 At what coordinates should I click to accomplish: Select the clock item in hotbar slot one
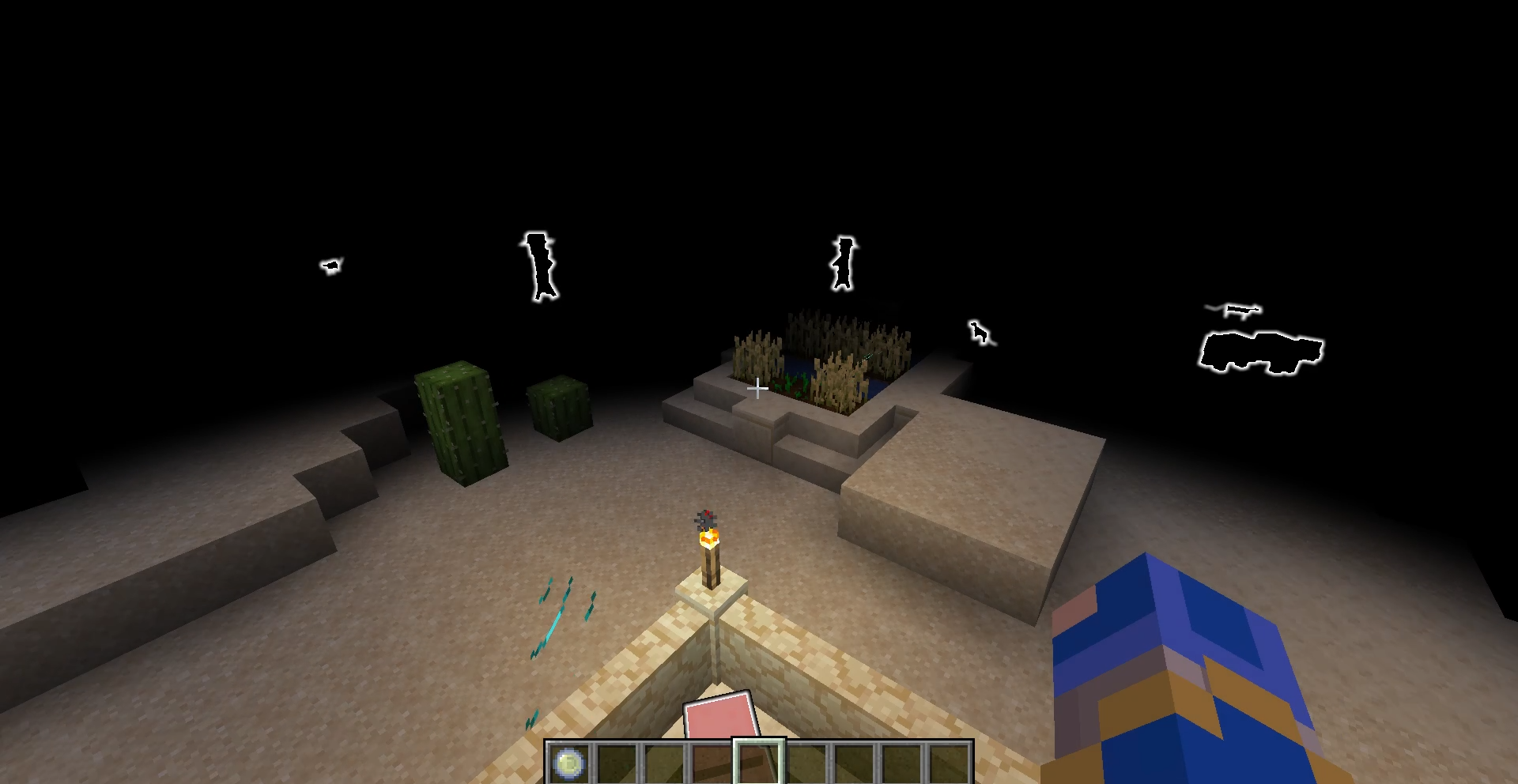point(569,763)
